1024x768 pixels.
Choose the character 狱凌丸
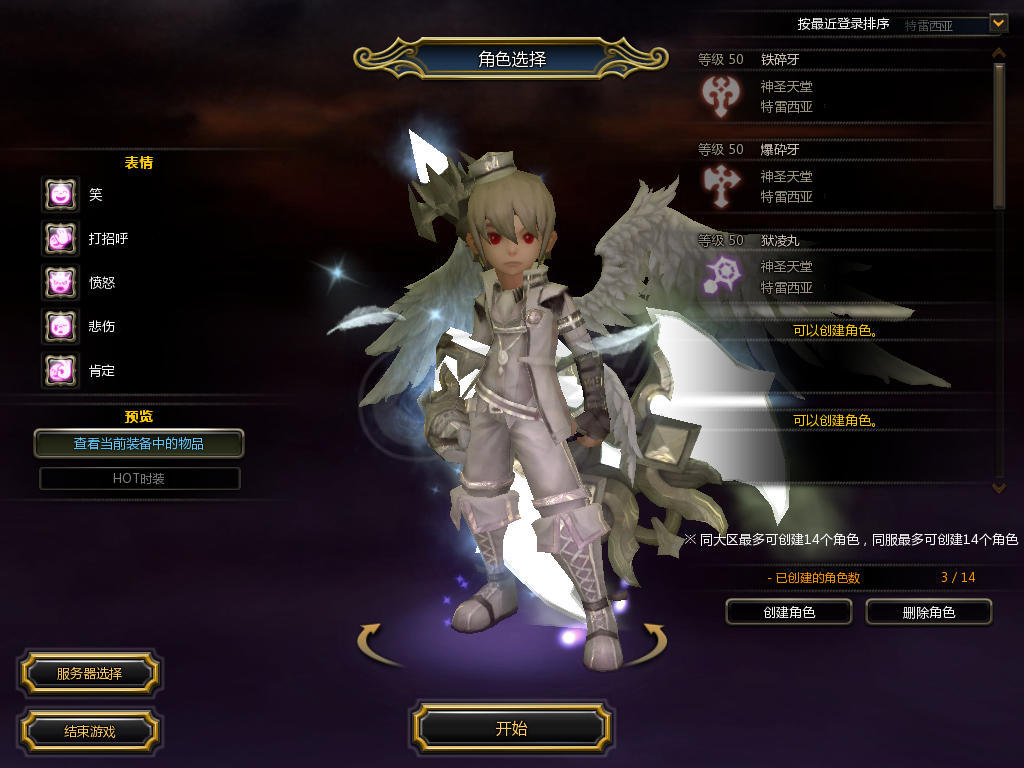pyautogui.click(x=840, y=267)
